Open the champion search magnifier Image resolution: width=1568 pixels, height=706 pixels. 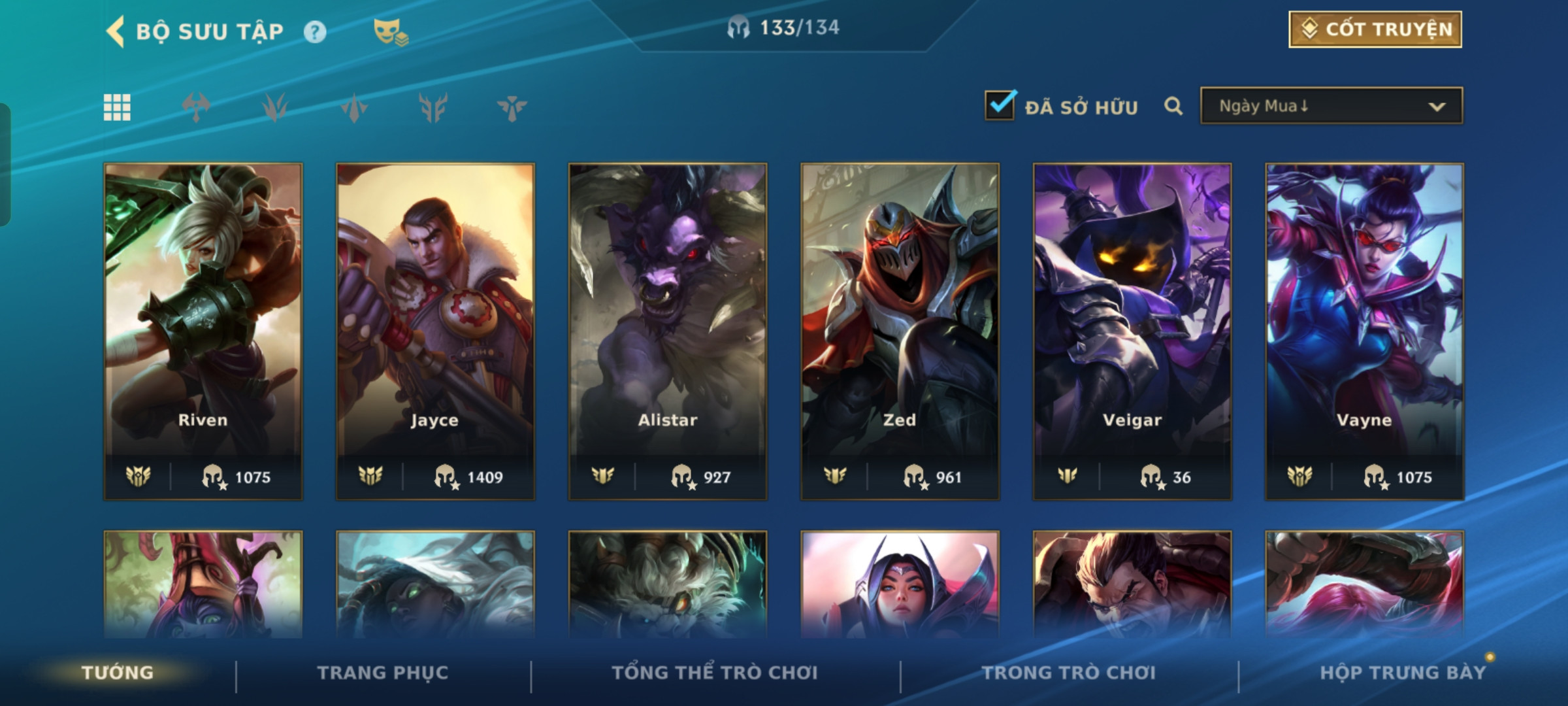coord(1173,106)
